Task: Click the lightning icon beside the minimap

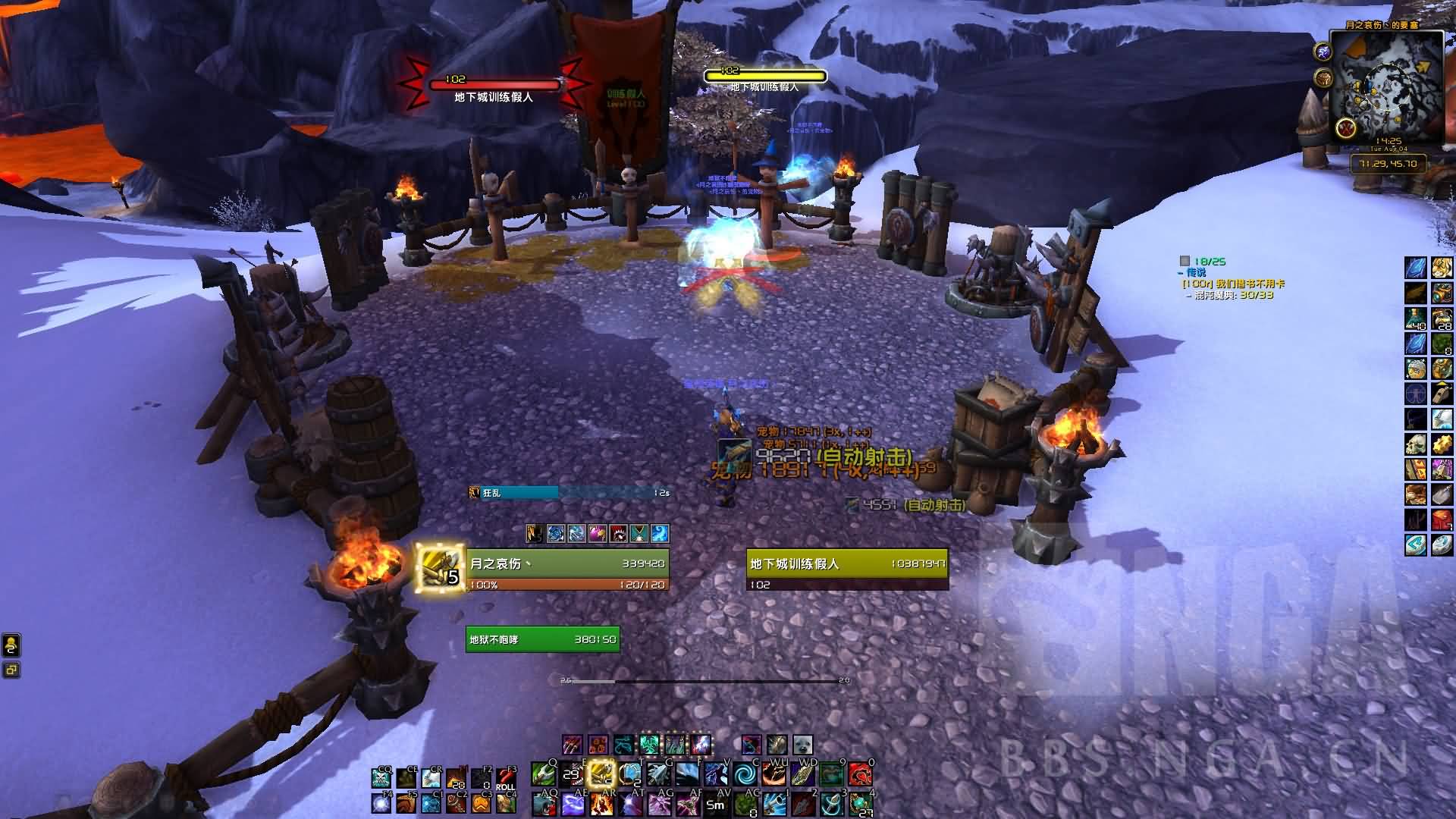Action: [x=1324, y=52]
